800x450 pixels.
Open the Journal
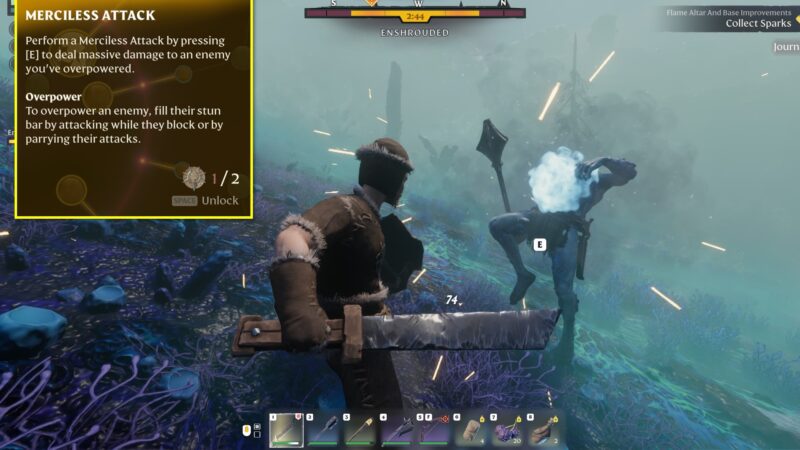(786, 47)
